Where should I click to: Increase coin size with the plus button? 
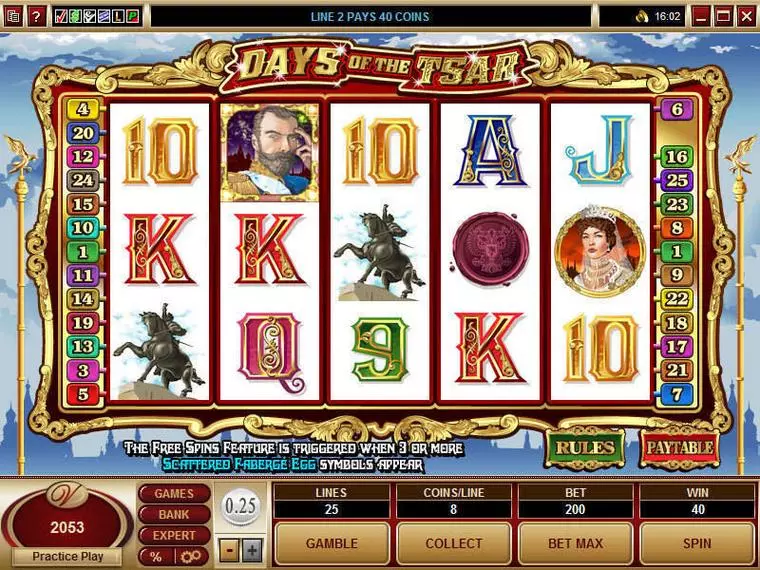pyautogui.click(x=251, y=549)
